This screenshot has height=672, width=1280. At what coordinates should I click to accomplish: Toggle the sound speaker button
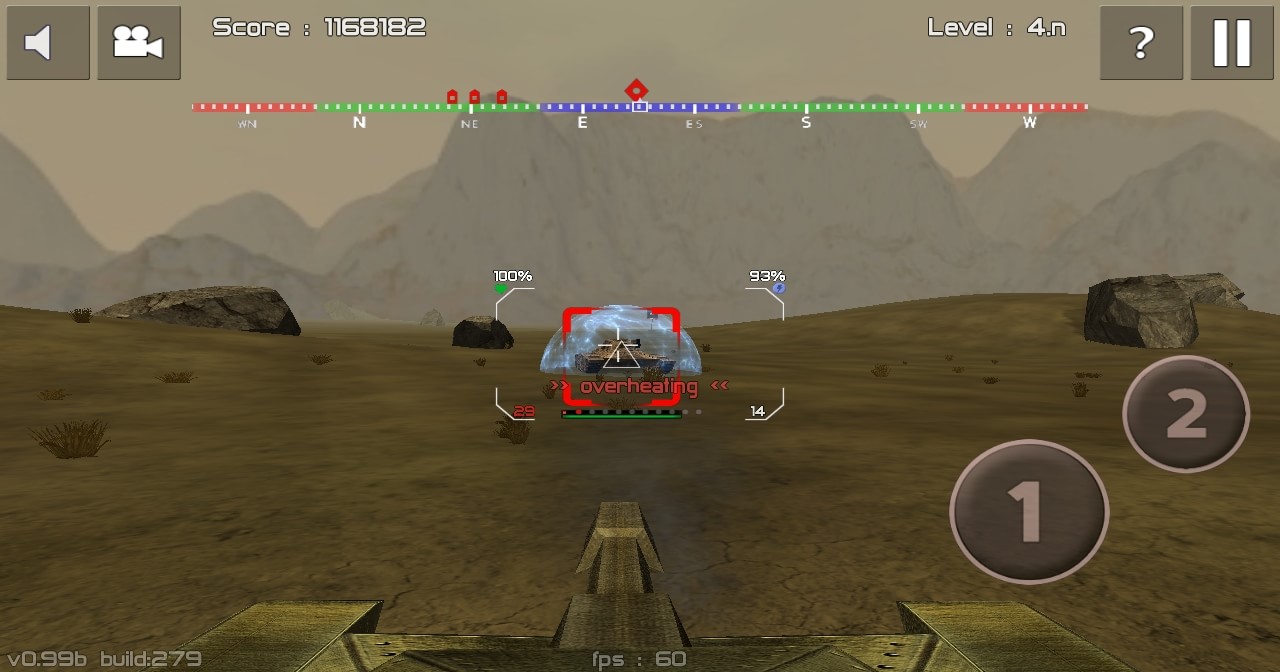[47, 43]
